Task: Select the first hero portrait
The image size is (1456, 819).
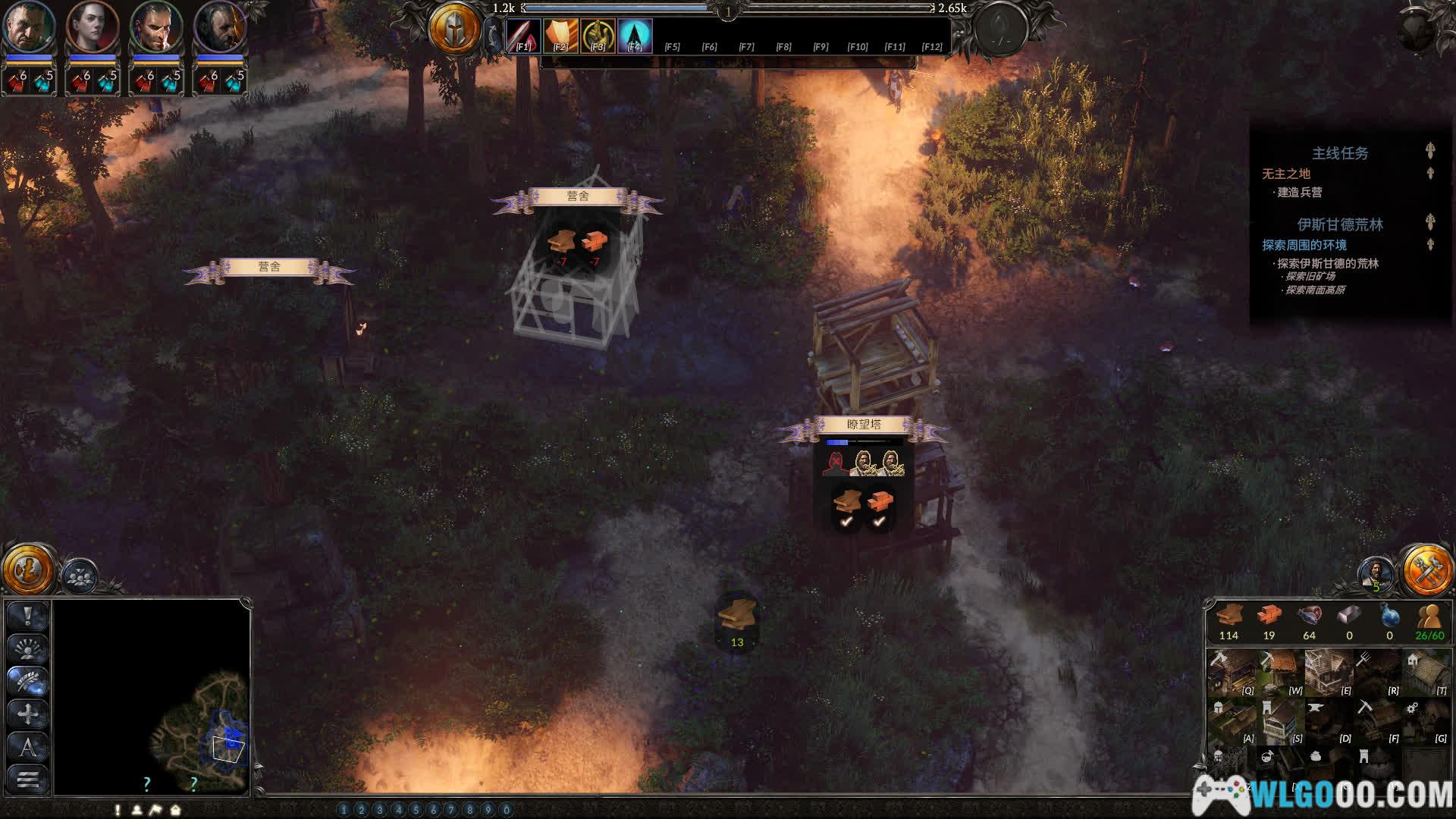Action: (29, 27)
